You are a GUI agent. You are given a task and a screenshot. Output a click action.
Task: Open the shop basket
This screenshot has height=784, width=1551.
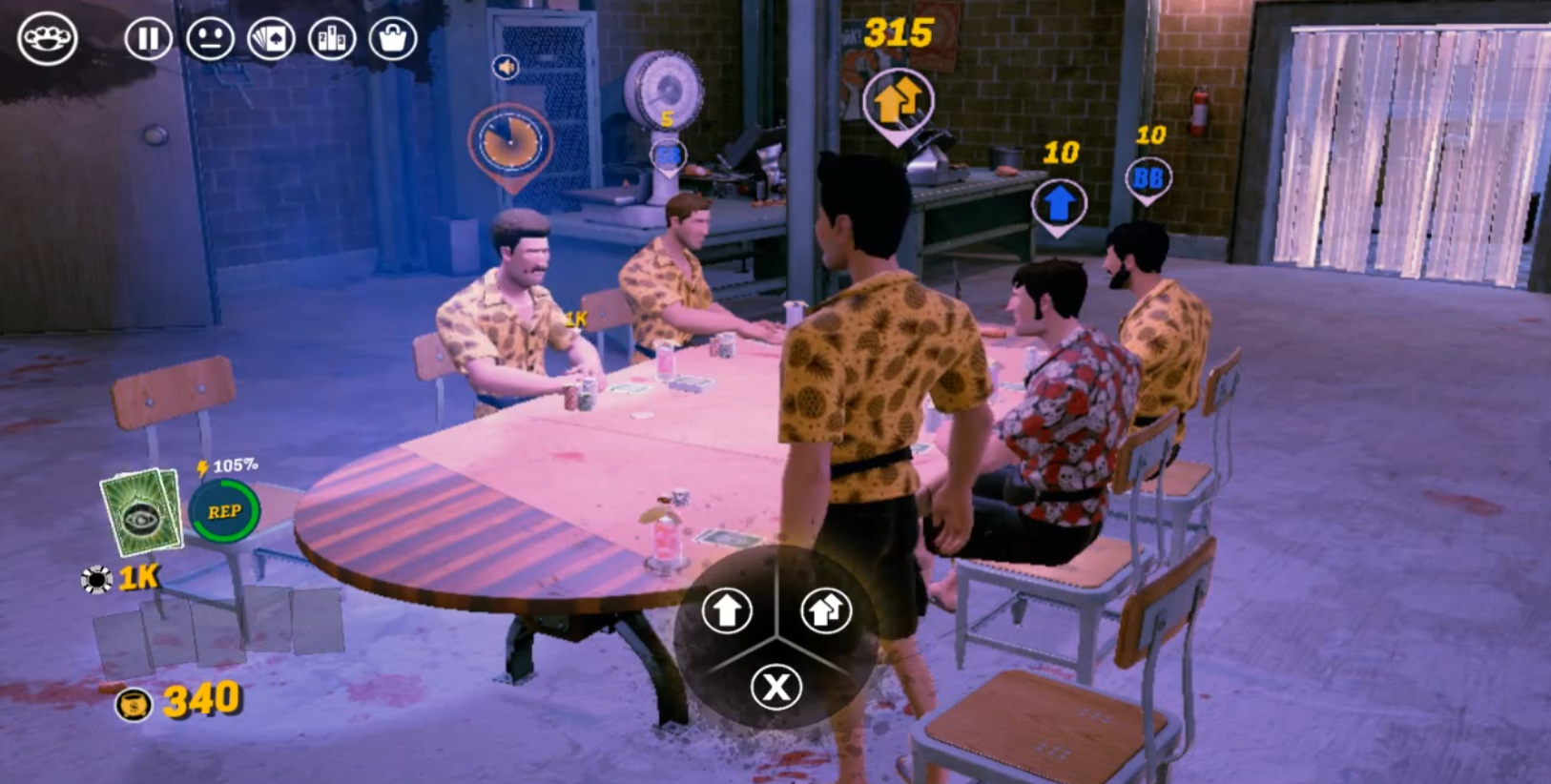coord(393,39)
